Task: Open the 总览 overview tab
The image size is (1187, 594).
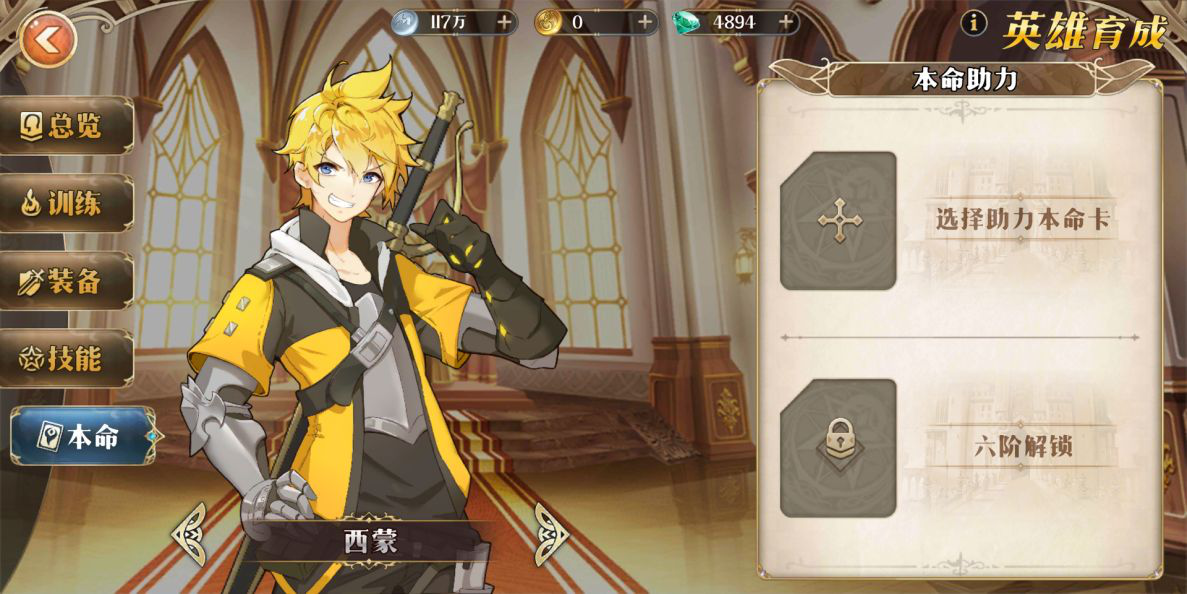Action: click(x=68, y=125)
